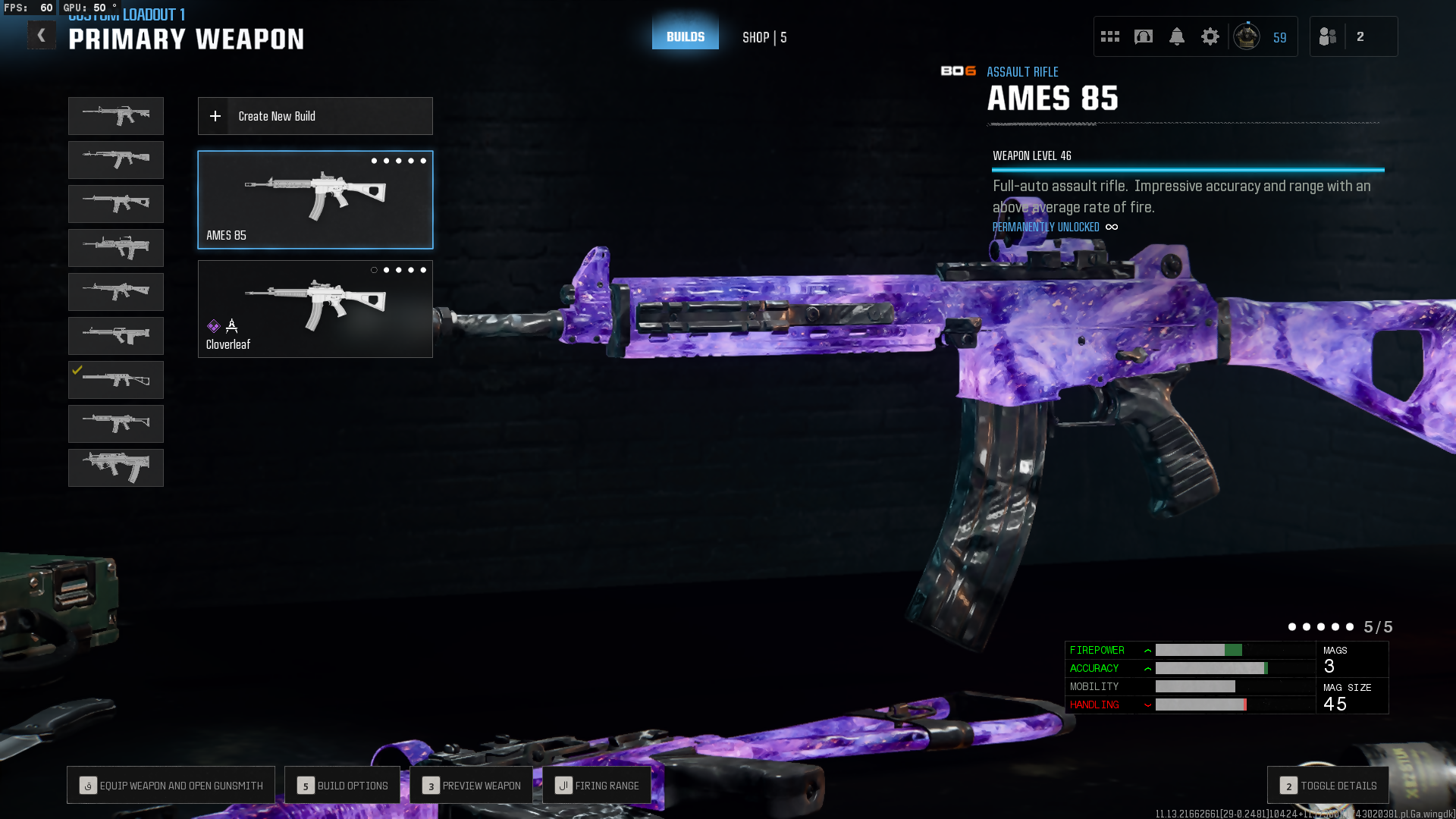
Task: Open the Shop tab
Action: coord(764,37)
